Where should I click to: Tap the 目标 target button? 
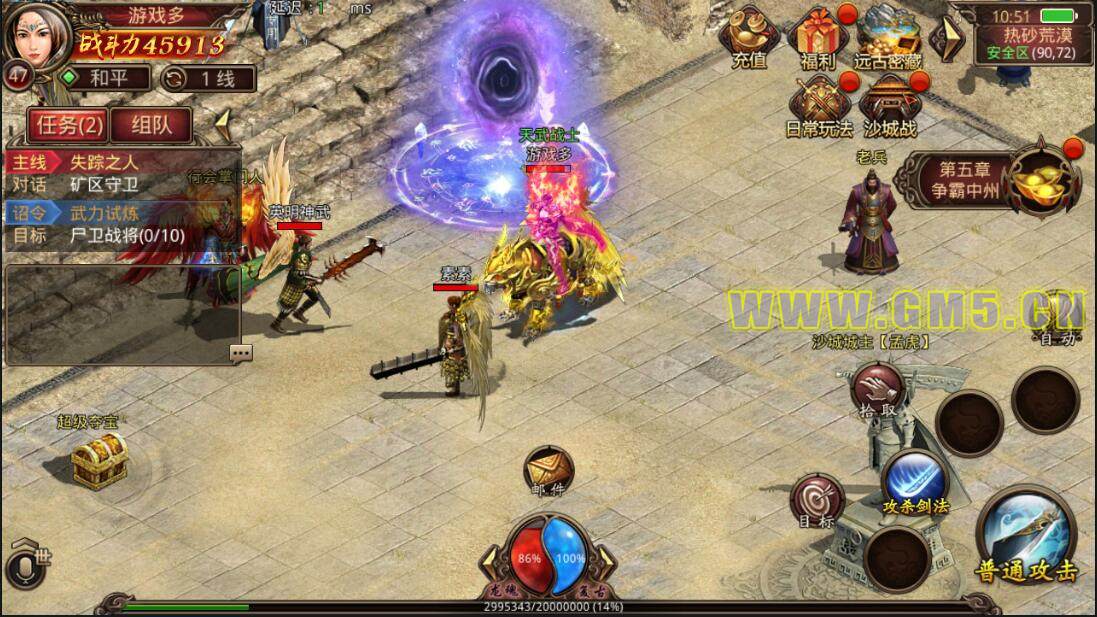pyautogui.click(x=816, y=500)
